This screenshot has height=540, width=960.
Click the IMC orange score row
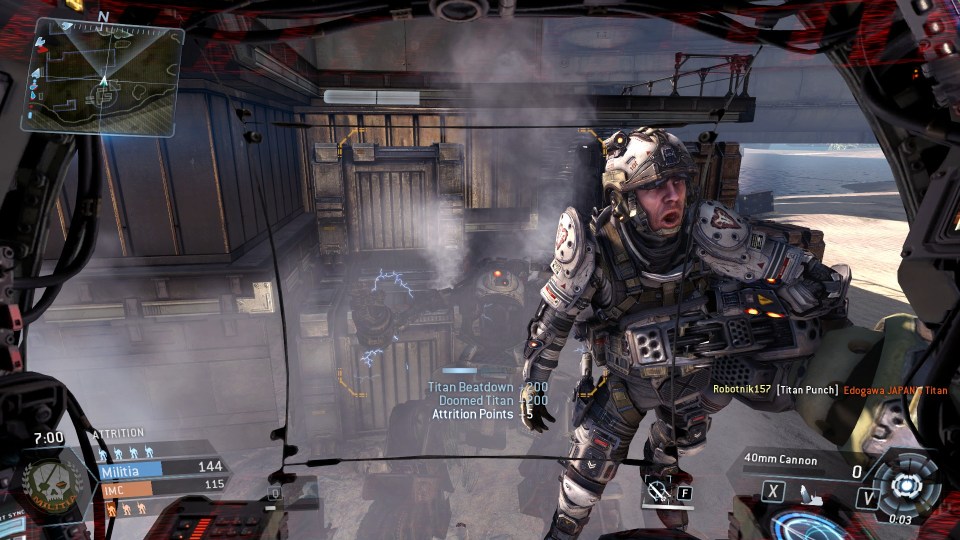tap(162, 485)
